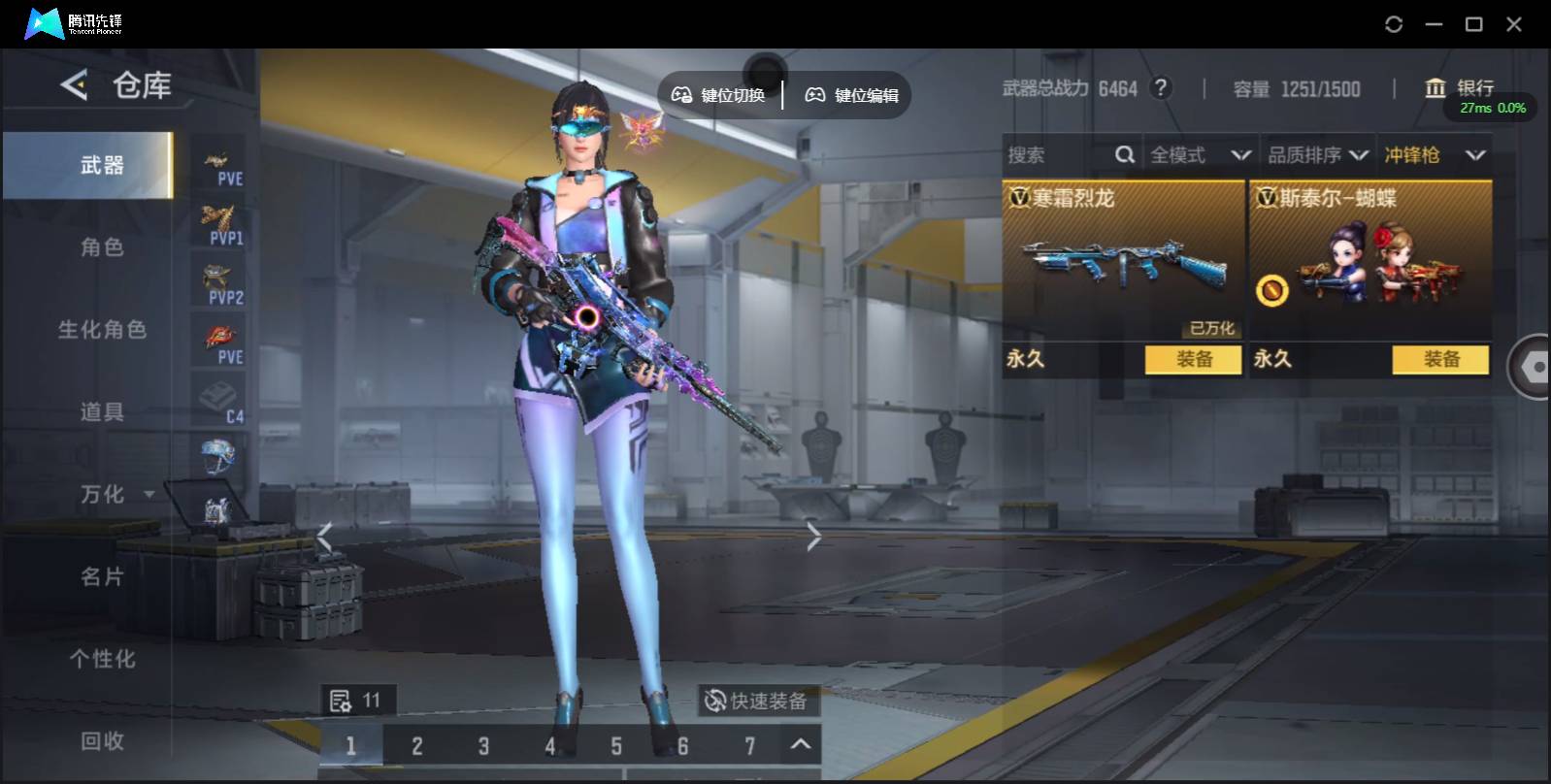This screenshot has height=784, width=1551.
Task: Switch to loadout slot 3
Action: pyautogui.click(x=483, y=746)
